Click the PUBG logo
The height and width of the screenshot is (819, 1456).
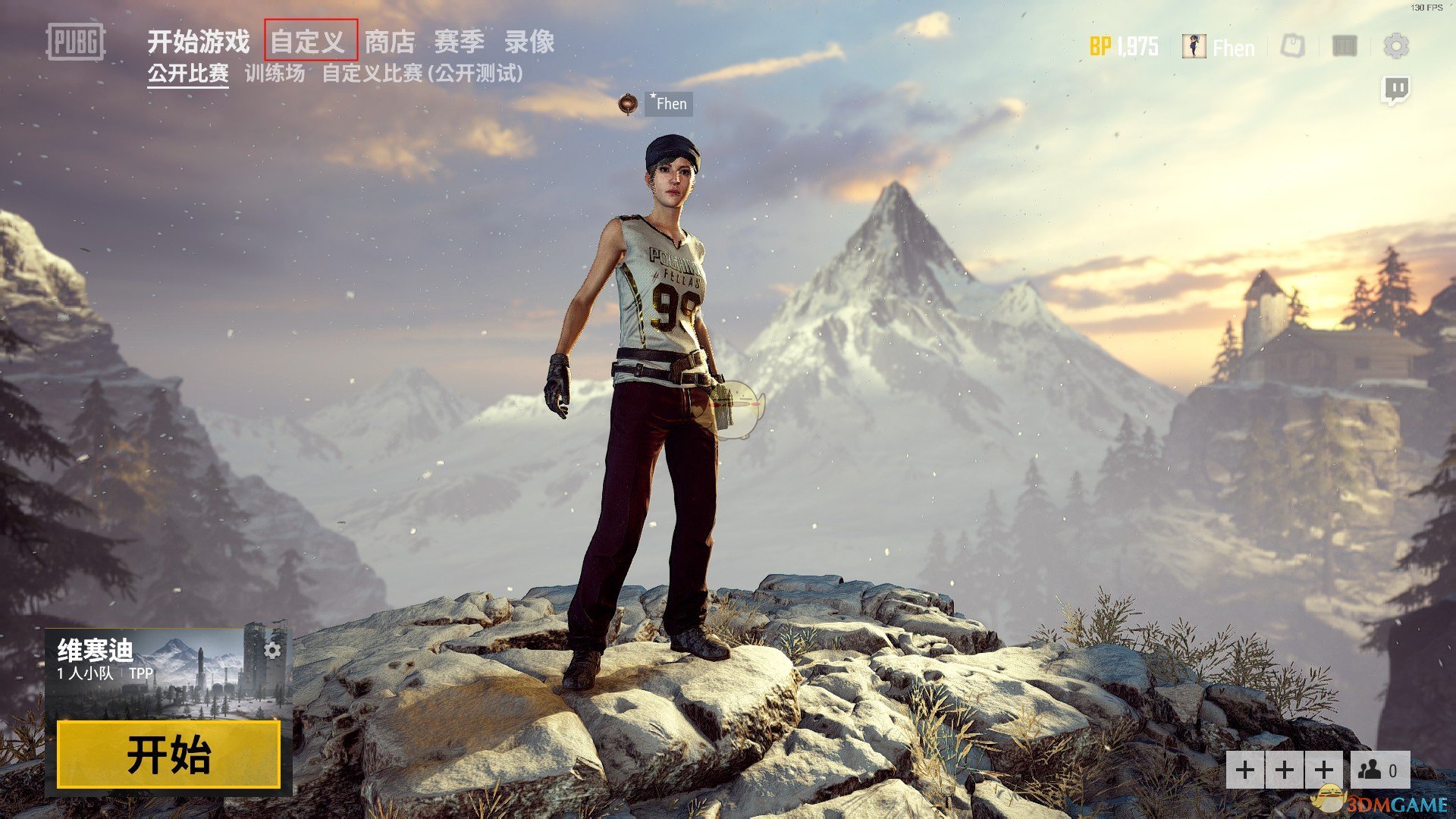pos(76,42)
